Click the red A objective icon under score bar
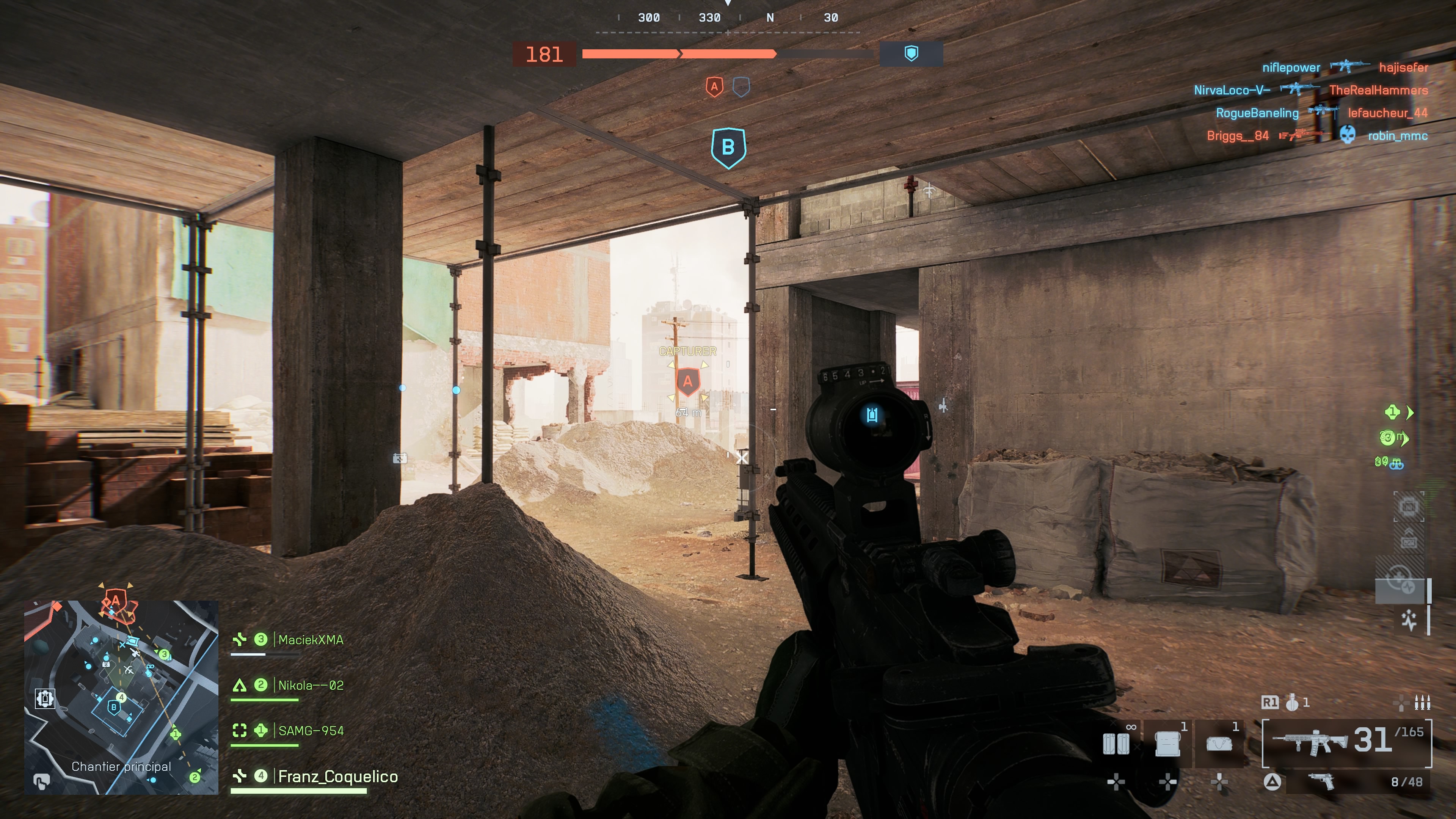Viewport: 1456px width, 819px height. (x=714, y=87)
